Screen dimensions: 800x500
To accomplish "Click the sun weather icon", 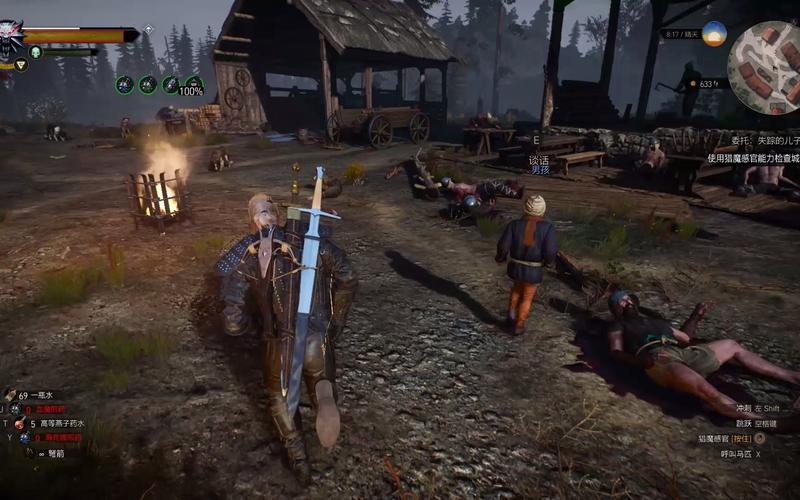I will pos(713,34).
